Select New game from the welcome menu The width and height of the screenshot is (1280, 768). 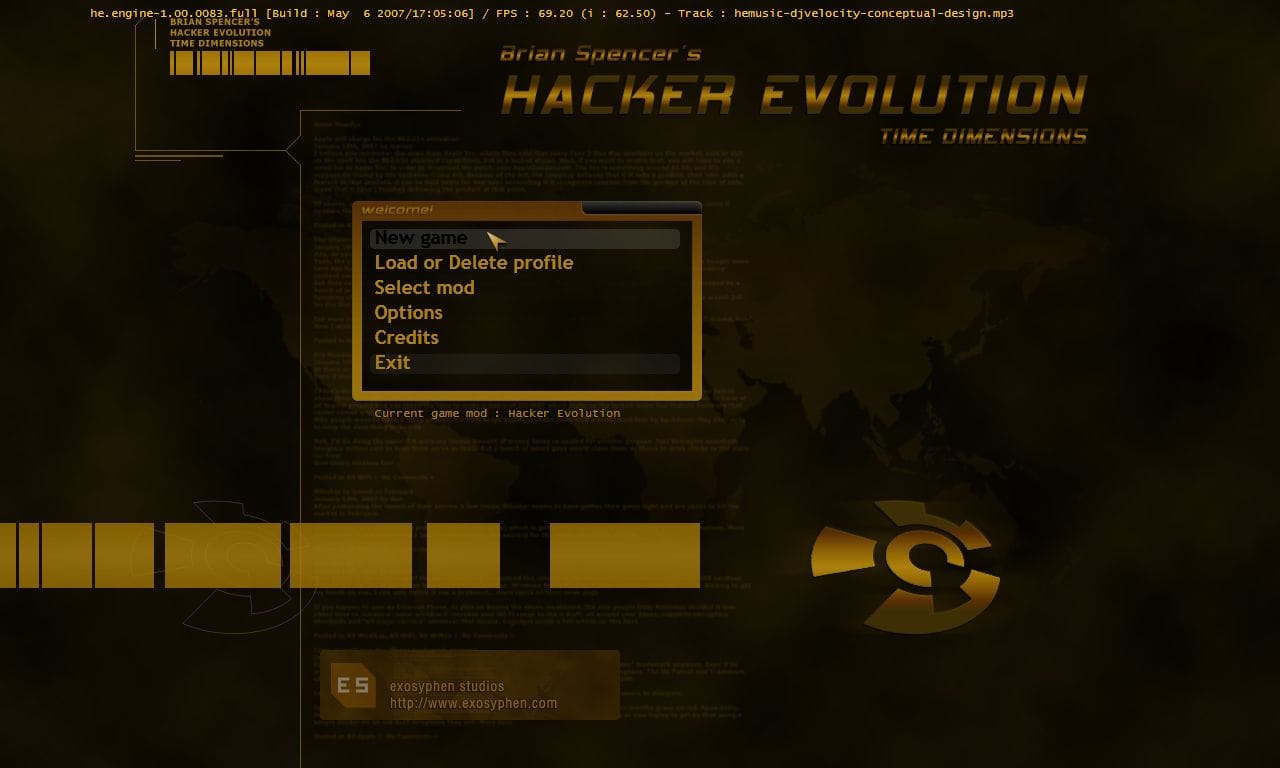coord(421,238)
